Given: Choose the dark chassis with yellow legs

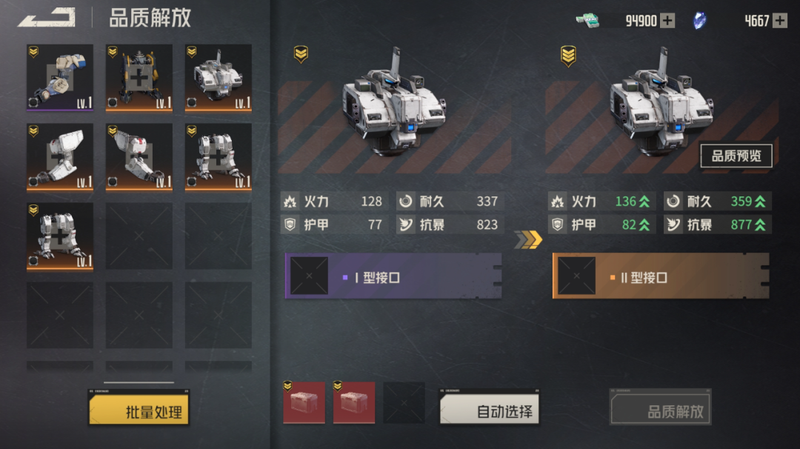Looking at the screenshot, I should pos(139,77).
